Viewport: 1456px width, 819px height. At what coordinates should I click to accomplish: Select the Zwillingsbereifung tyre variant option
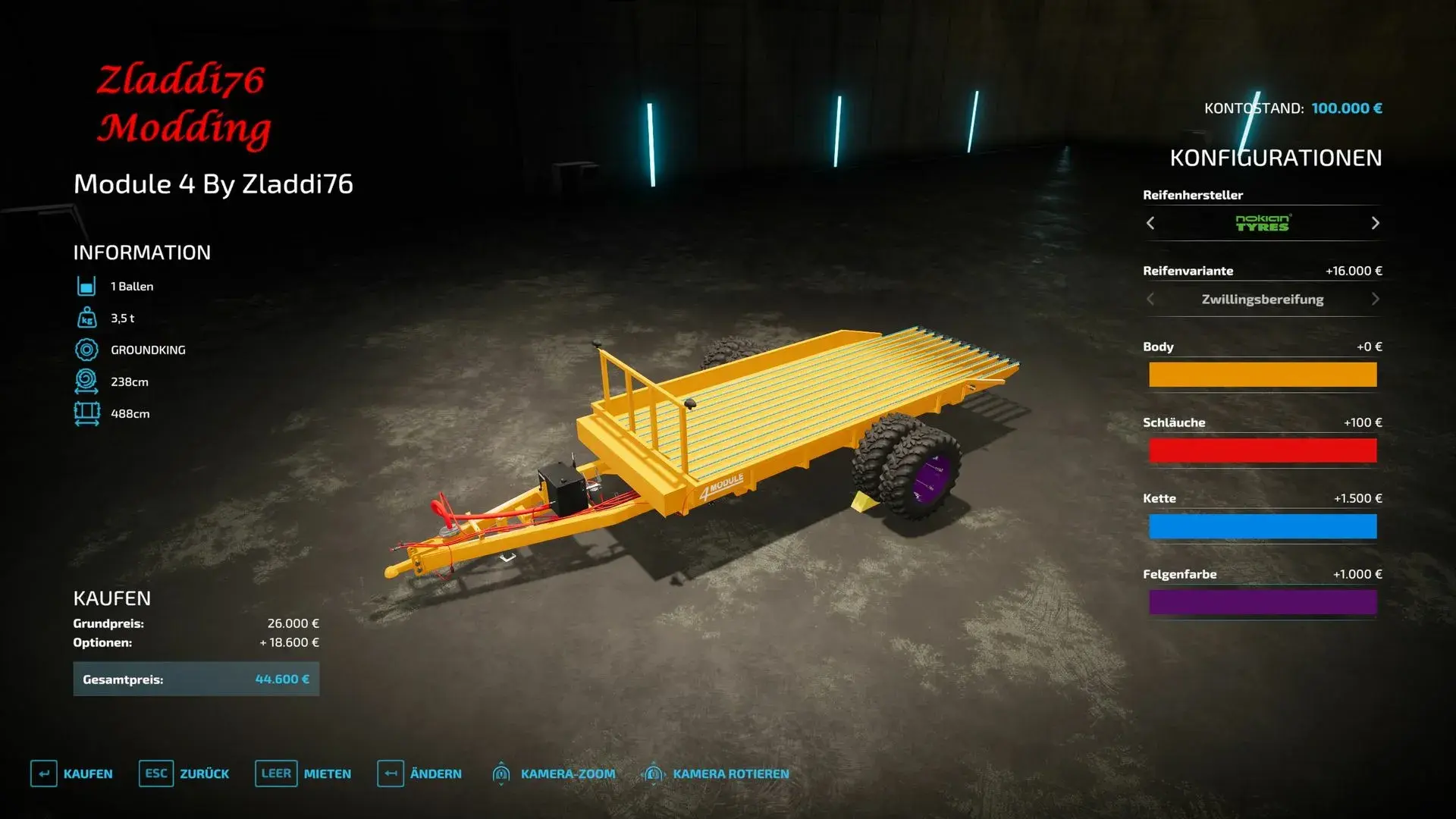point(1262,299)
